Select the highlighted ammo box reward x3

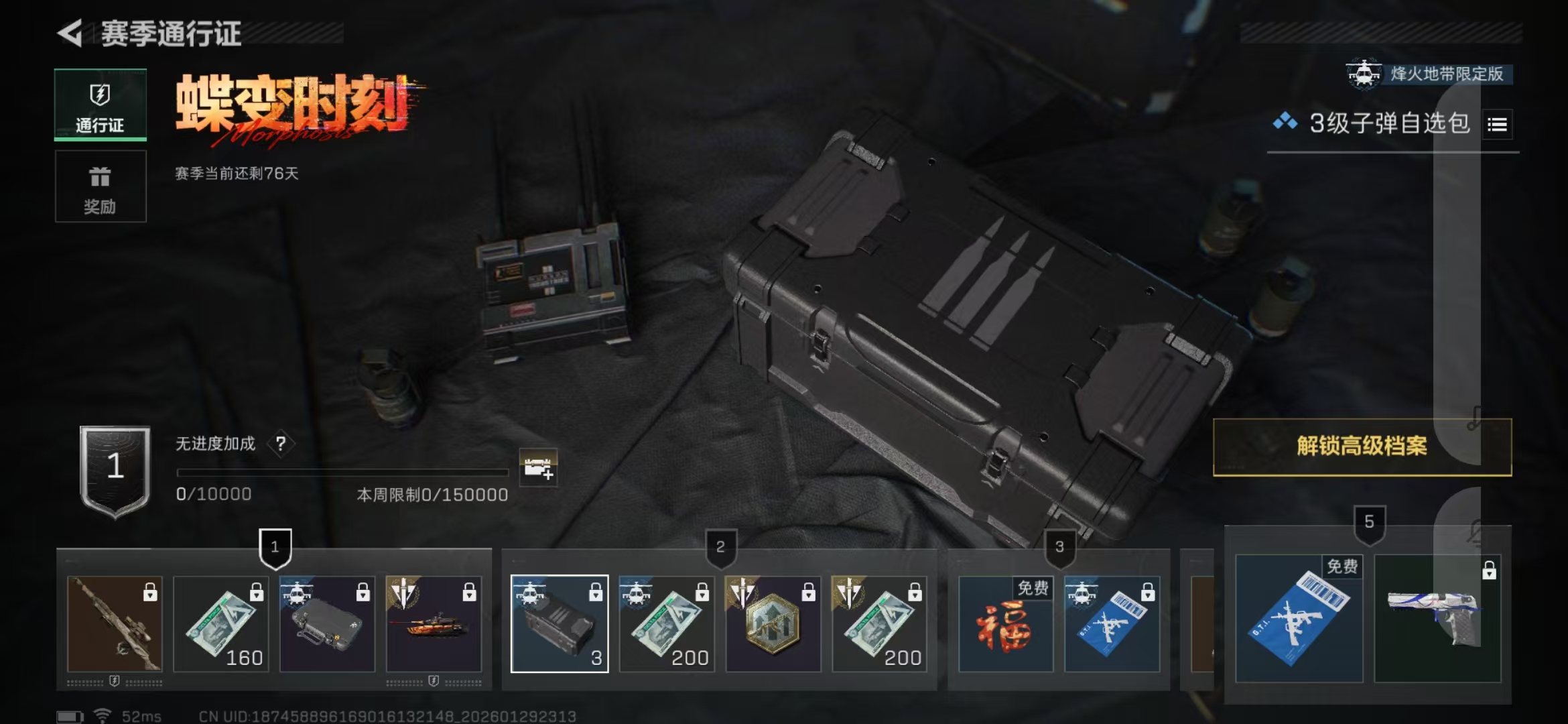pos(560,624)
